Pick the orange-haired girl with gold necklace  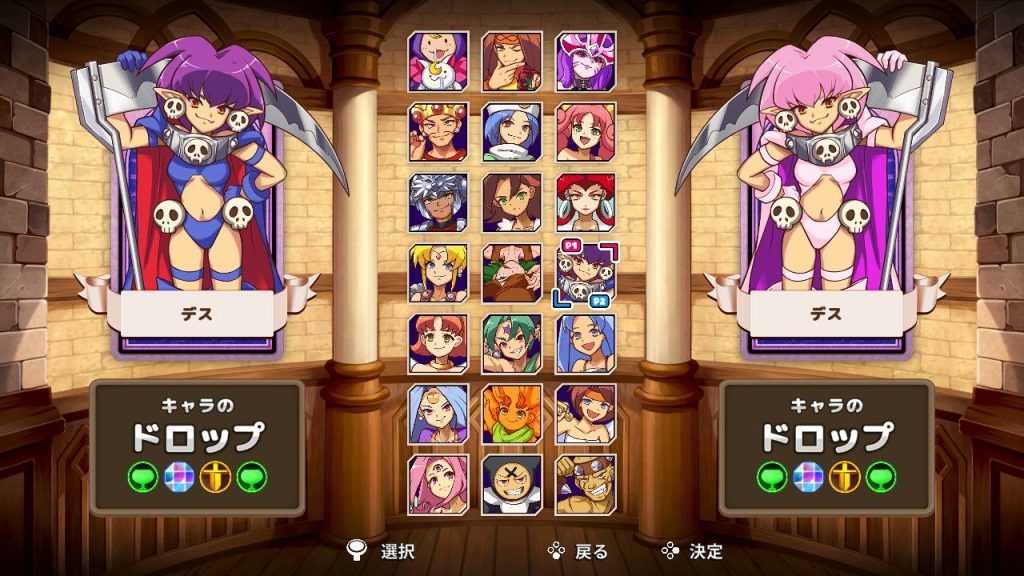438,344
